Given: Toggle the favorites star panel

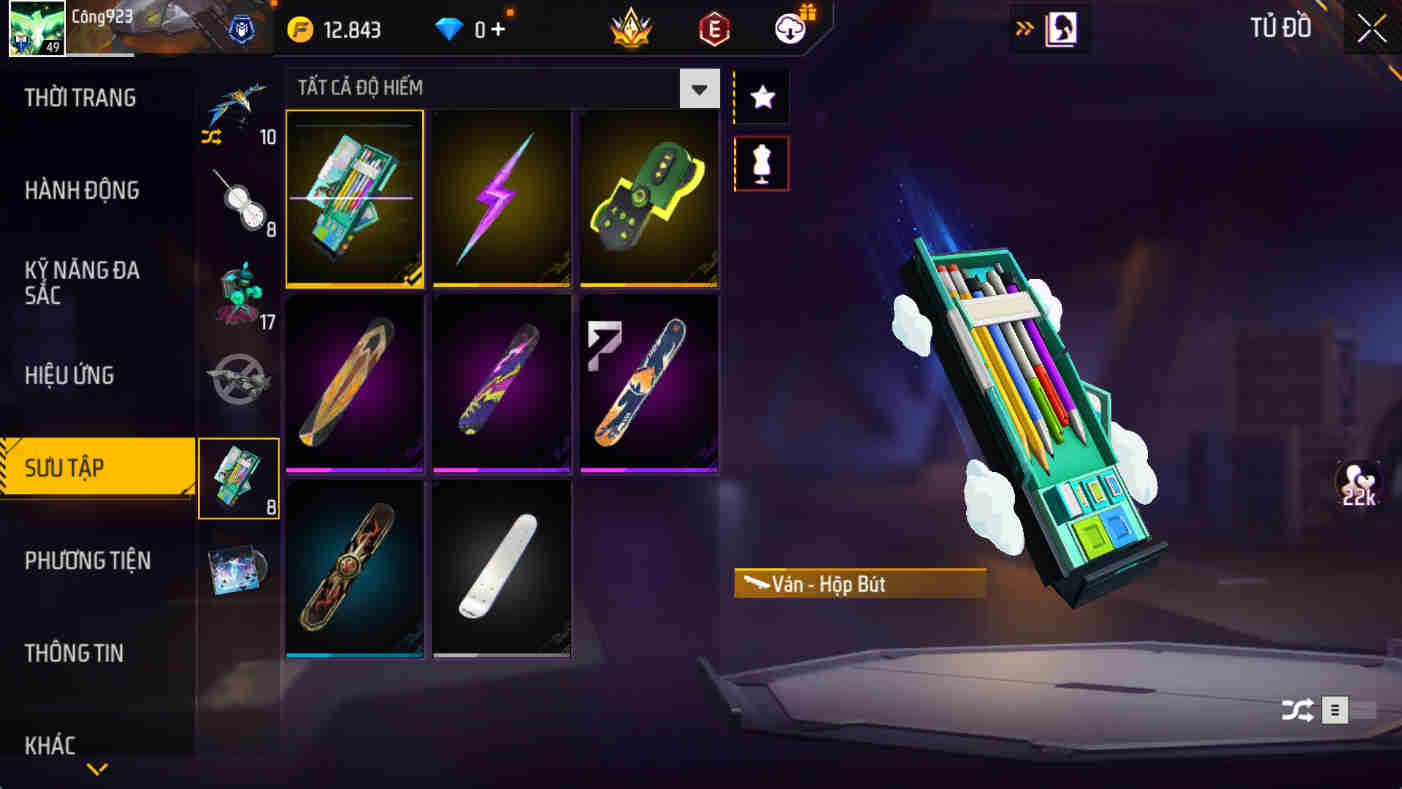Looking at the screenshot, I should pos(761,96).
